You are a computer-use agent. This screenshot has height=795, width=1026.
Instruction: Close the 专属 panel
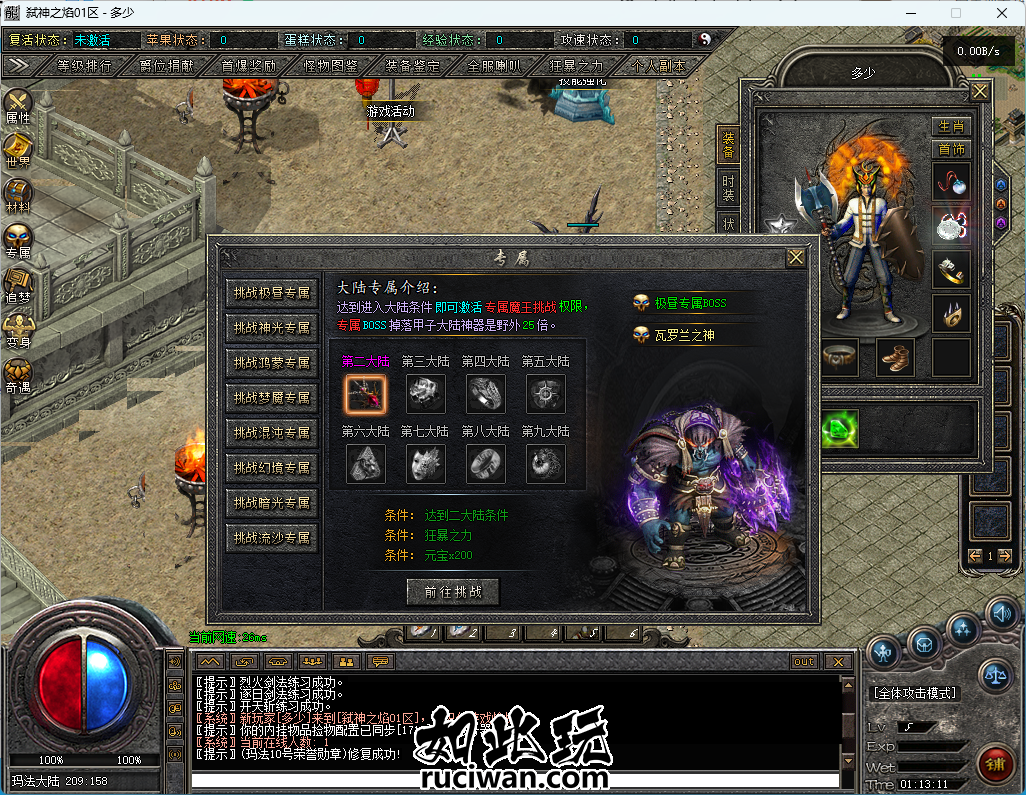point(795,258)
